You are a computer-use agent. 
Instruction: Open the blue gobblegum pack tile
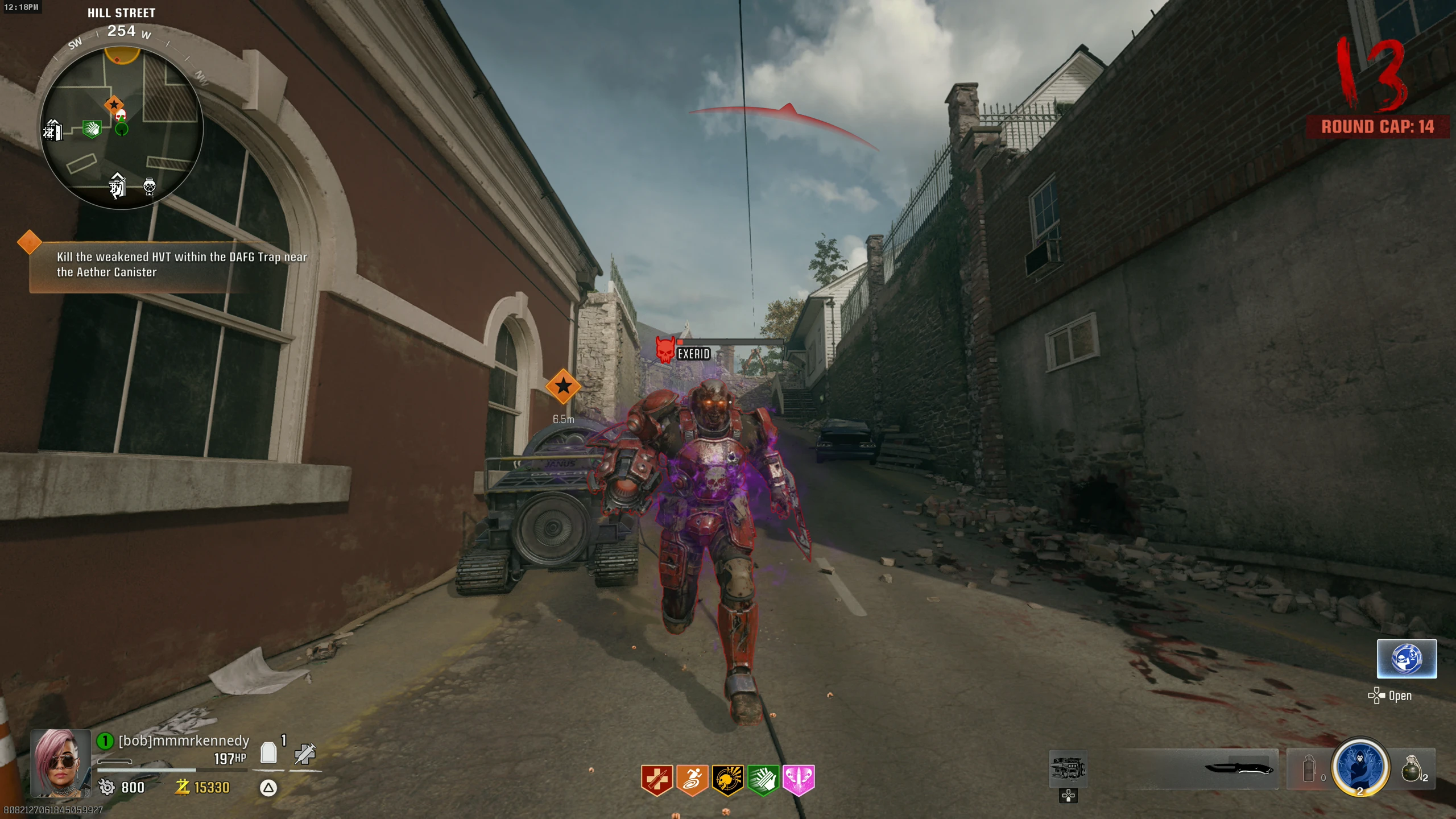pos(1407,659)
